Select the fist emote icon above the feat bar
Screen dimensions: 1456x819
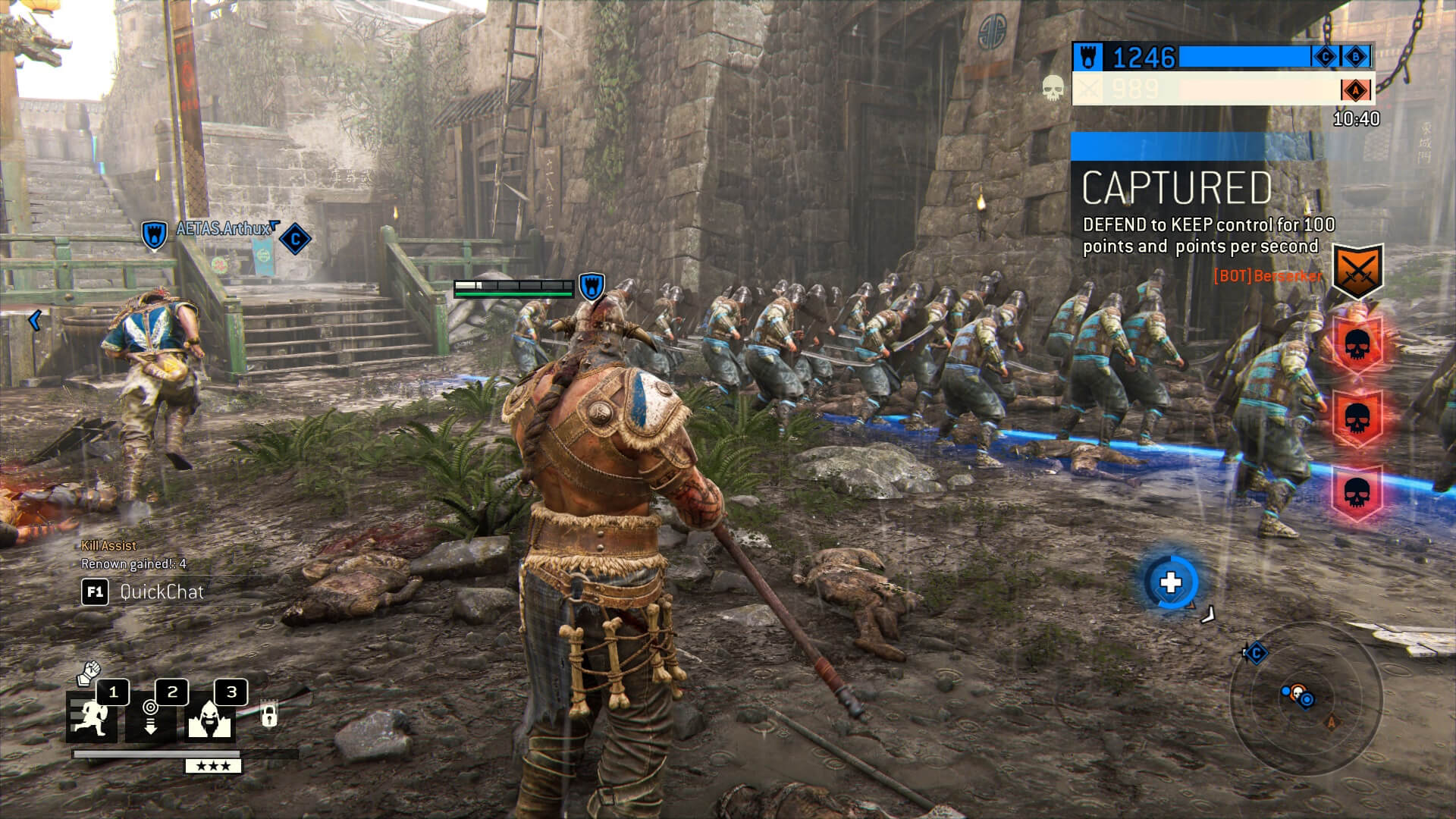click(x=89, y=673)
